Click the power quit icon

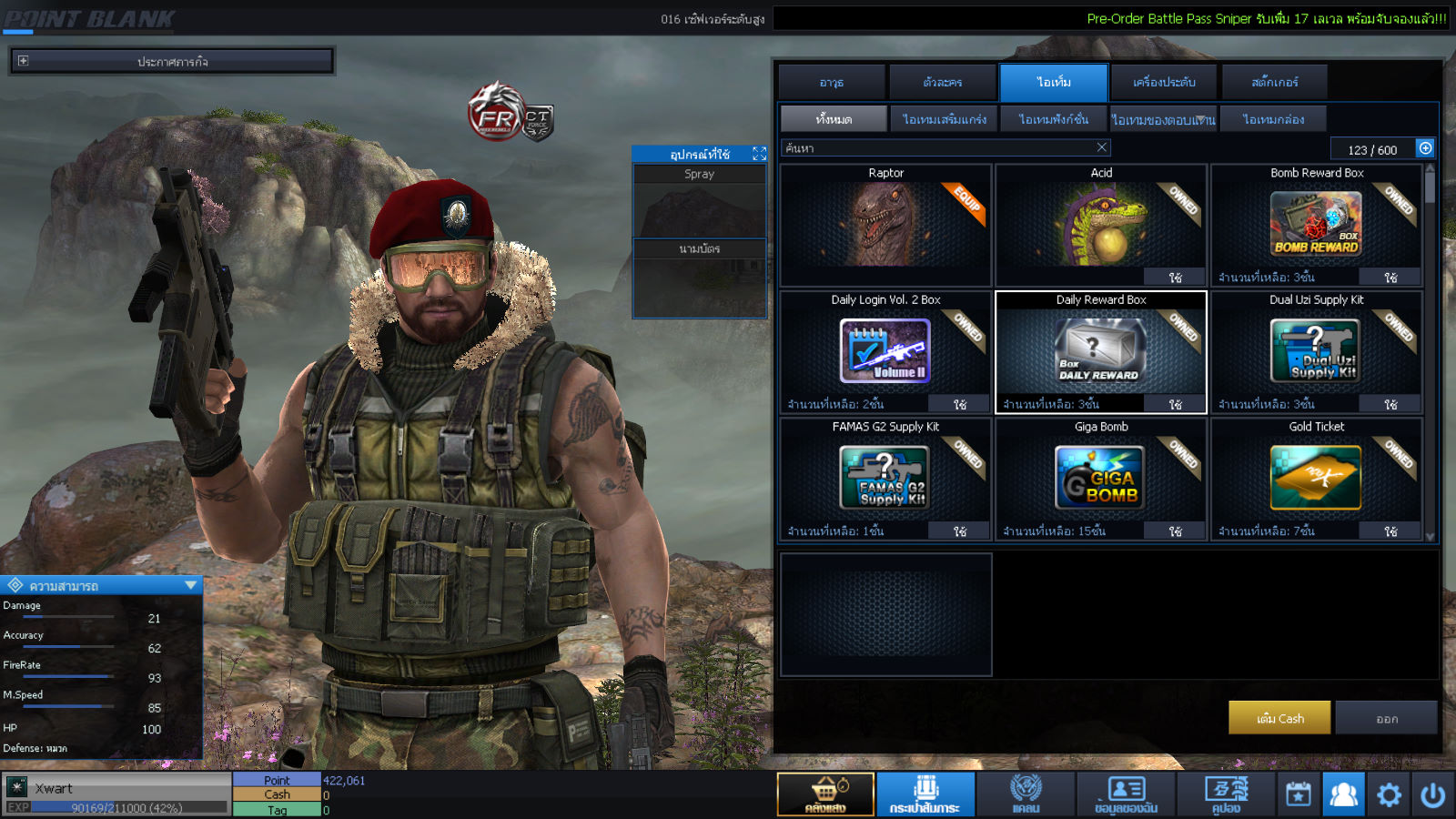coord(1432,794)
